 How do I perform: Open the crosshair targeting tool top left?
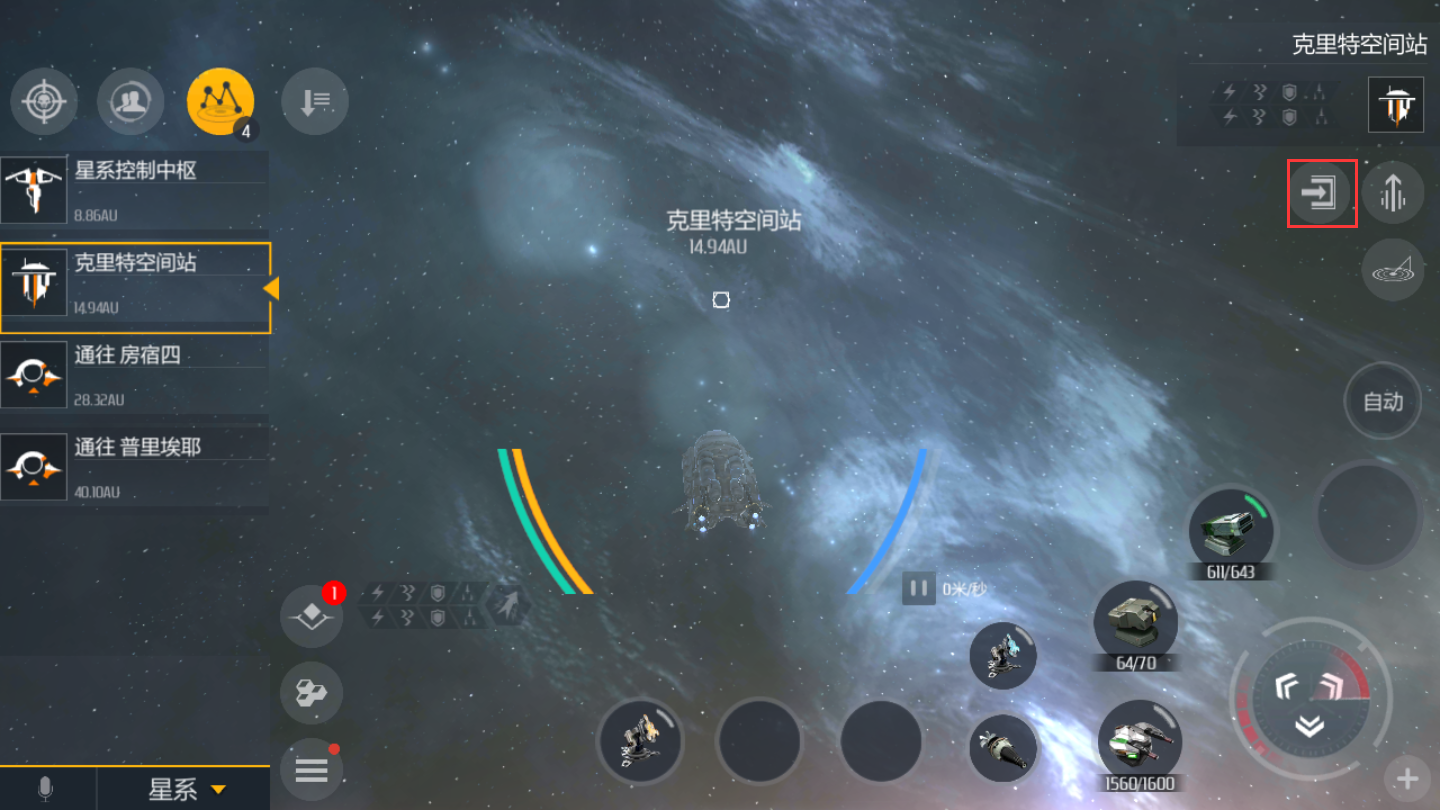click(x=44, y=101)
